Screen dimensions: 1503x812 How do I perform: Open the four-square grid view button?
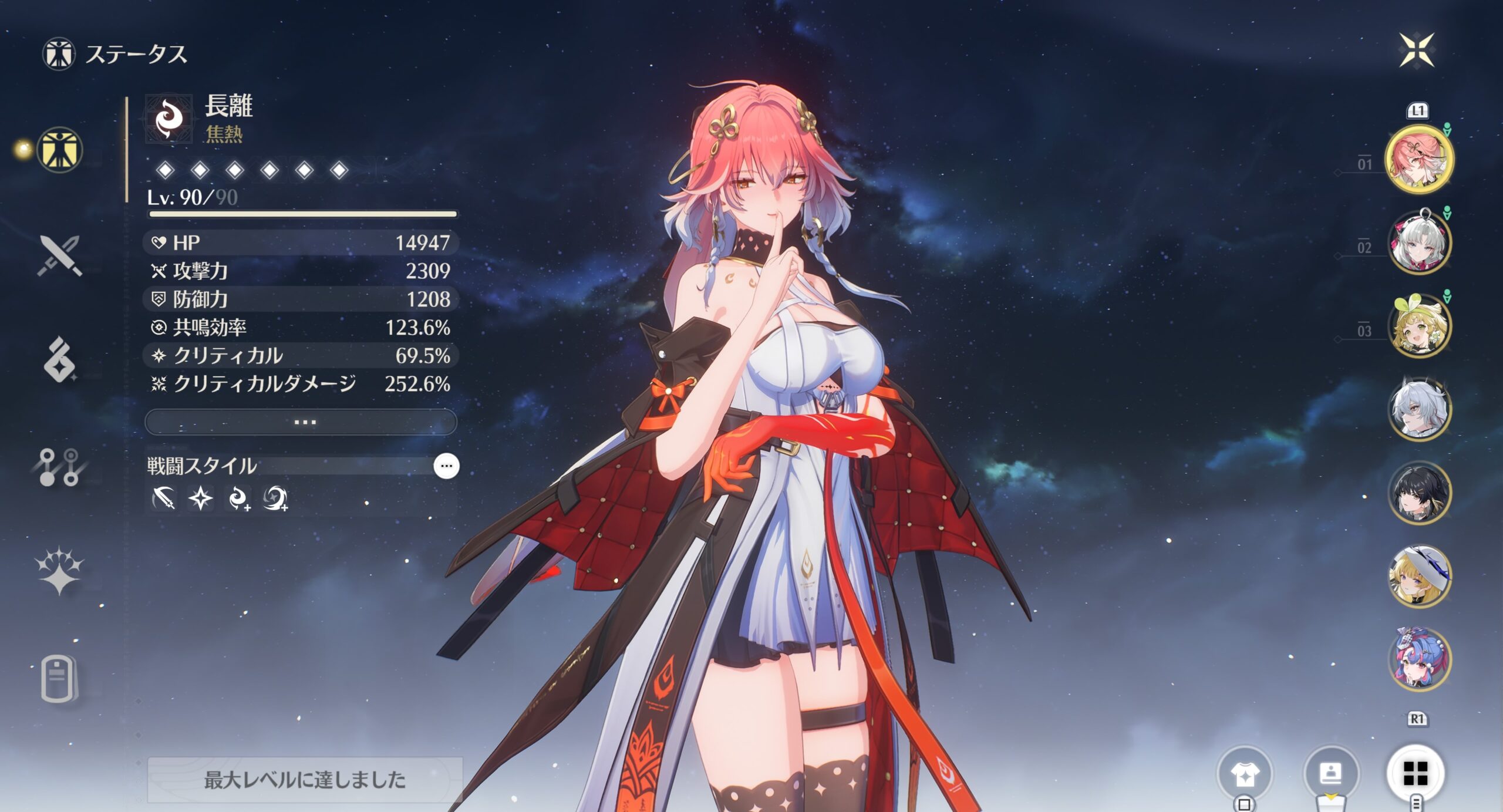1415,774
